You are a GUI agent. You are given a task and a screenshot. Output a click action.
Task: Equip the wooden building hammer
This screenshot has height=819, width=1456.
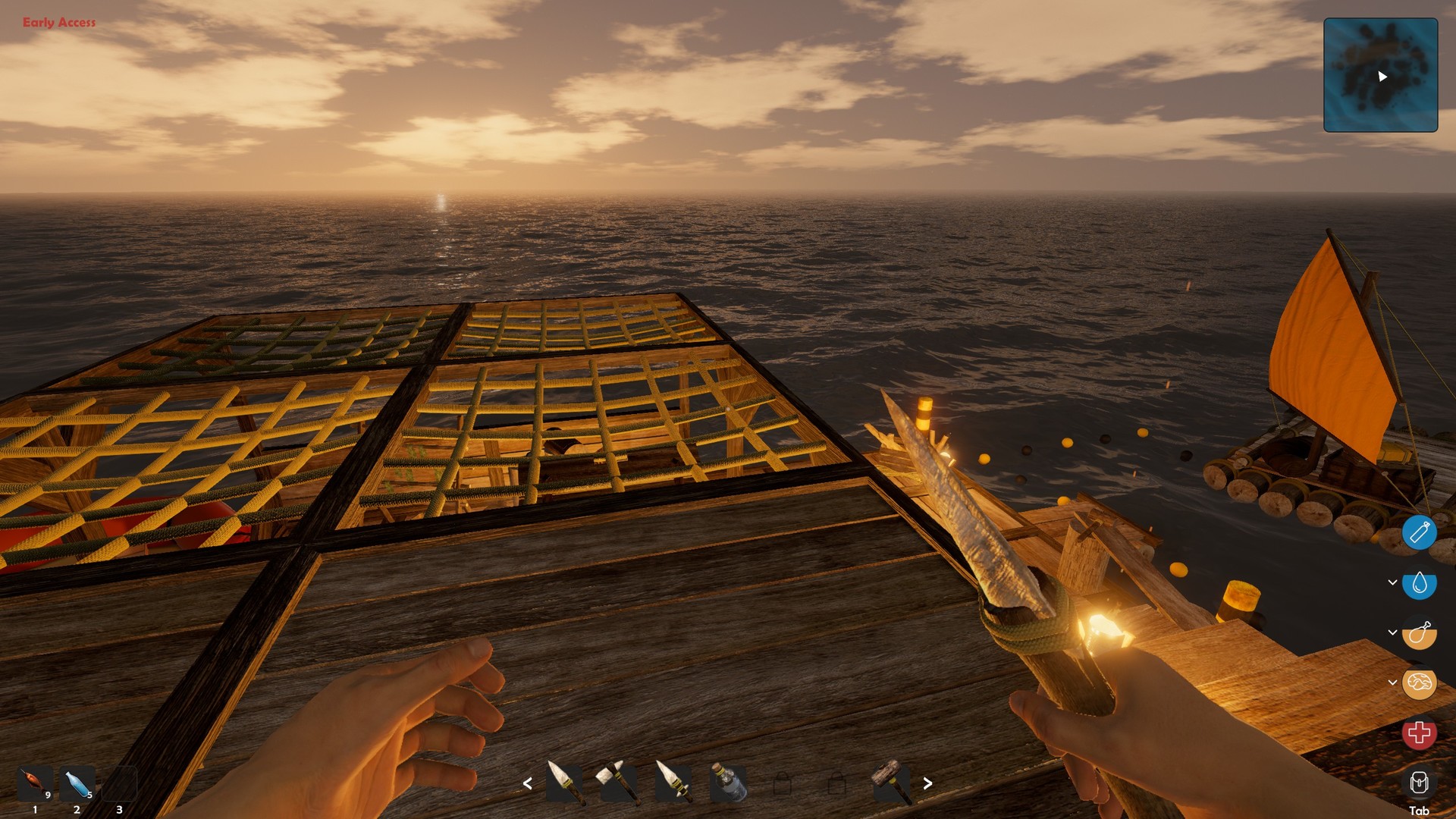pos(891,783)
